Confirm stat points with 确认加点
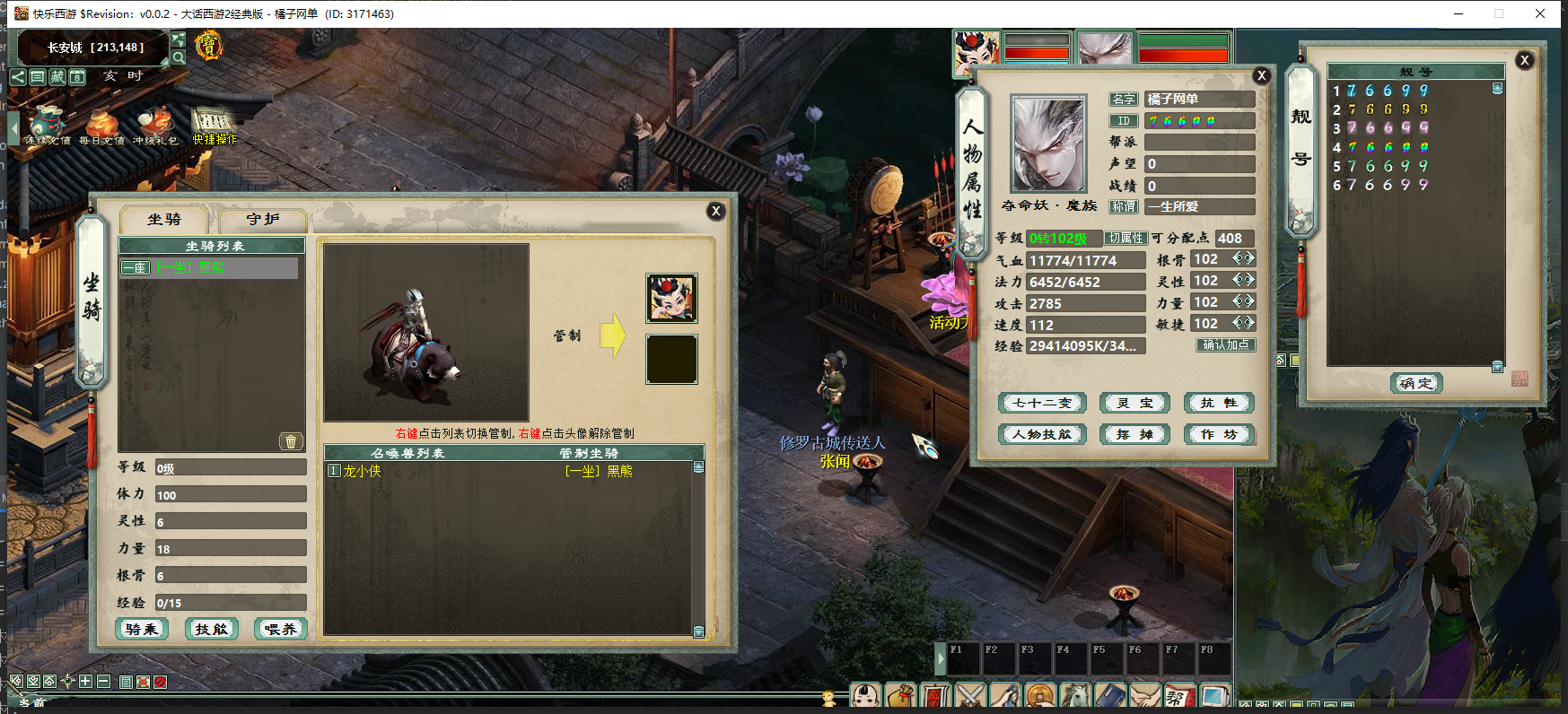 tap(1225, 345)
